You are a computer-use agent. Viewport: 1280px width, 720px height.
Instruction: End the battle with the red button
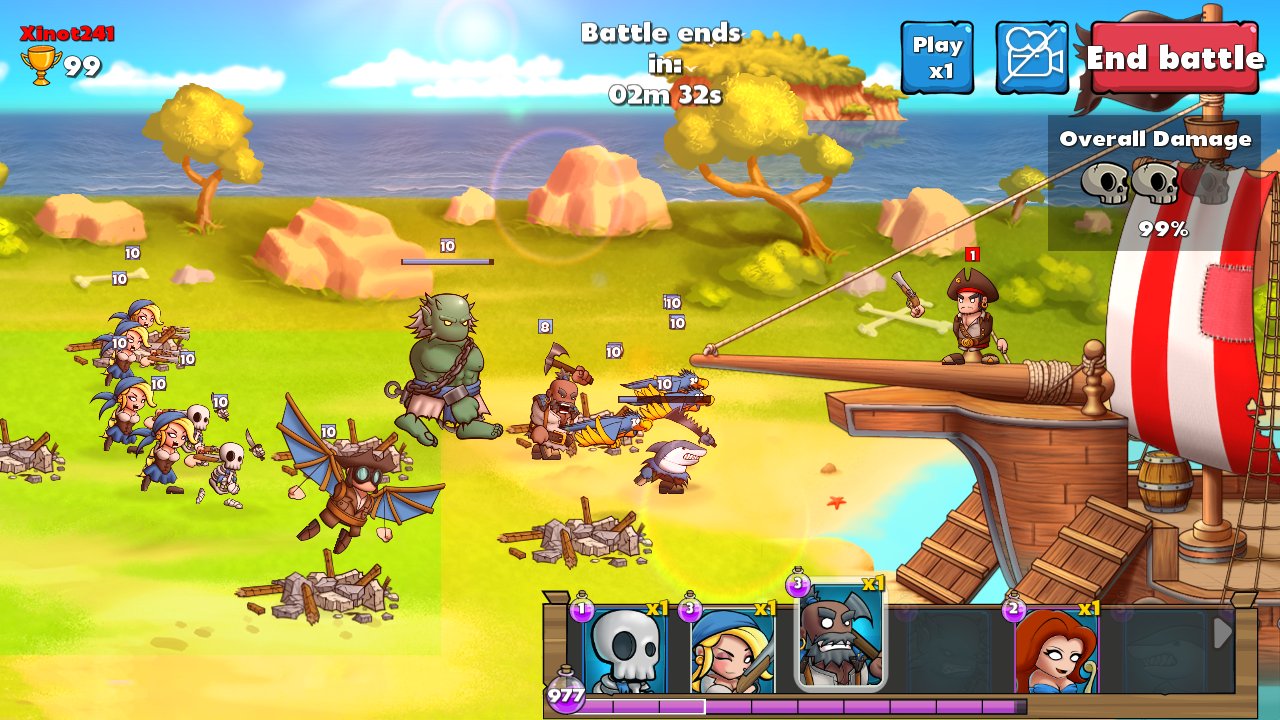coord(1175,58)
